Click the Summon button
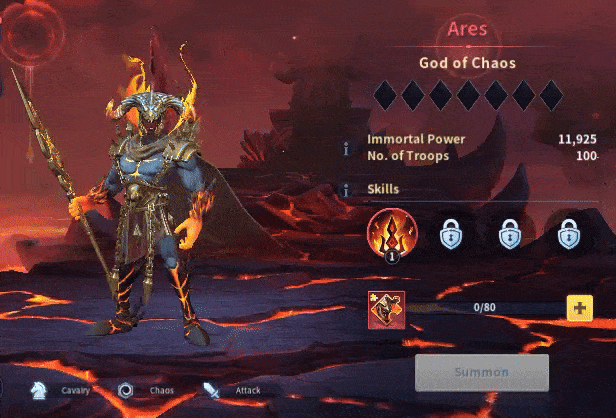This screenshot has height=418, width=616. coord(482,372)
